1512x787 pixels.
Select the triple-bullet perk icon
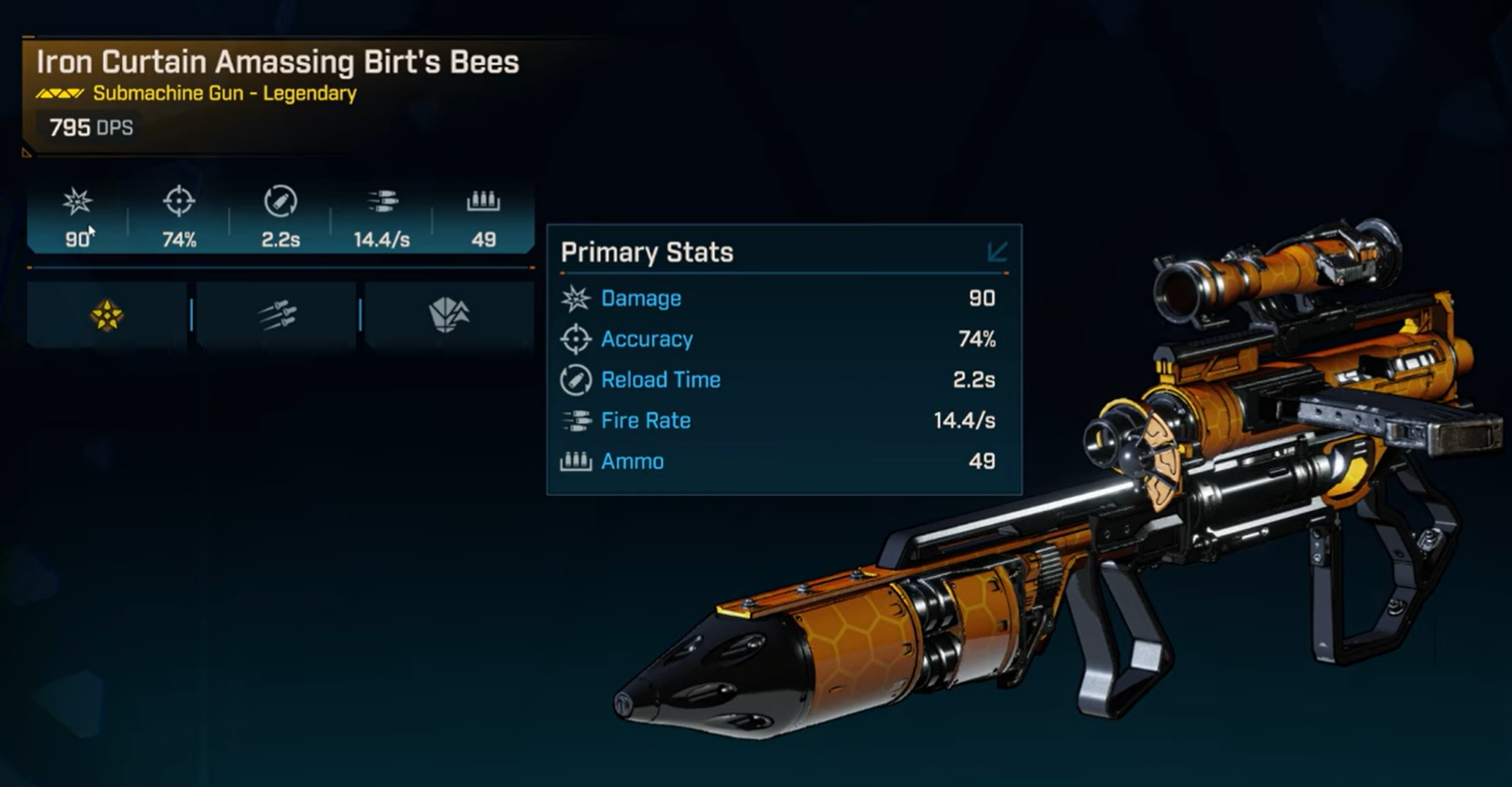(x=277, y=315)
